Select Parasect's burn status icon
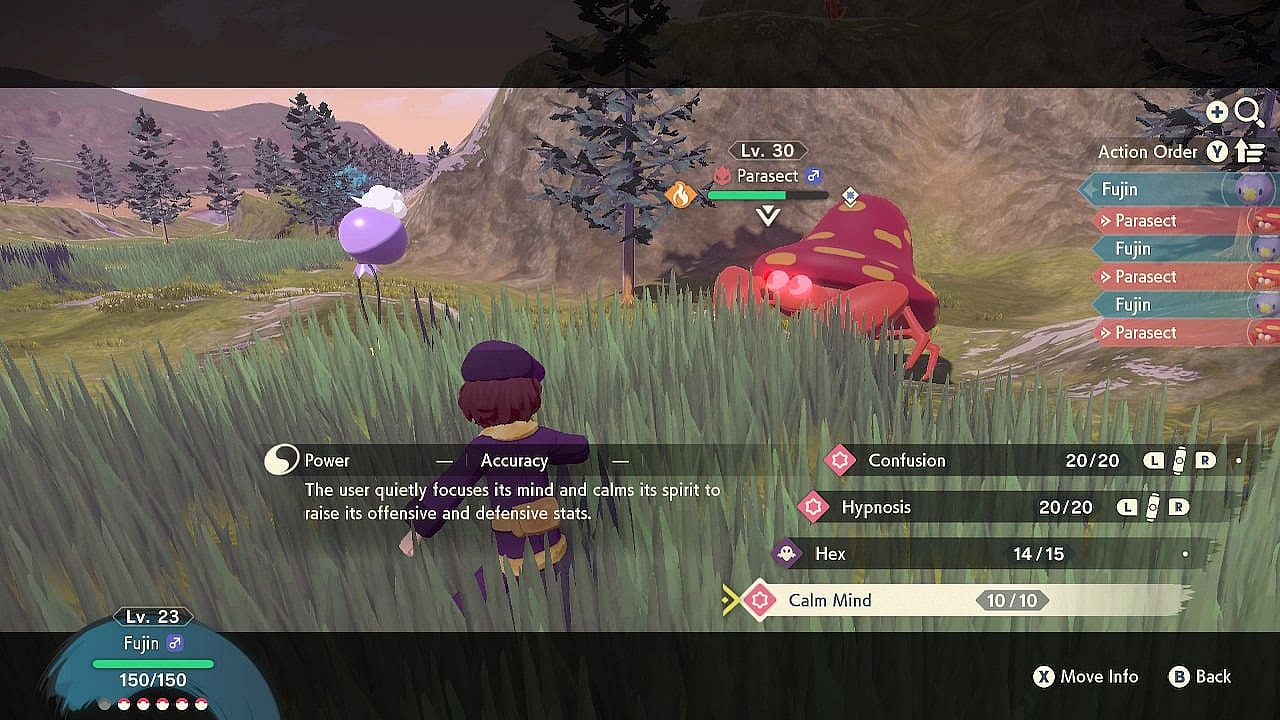Viewport: 1280px width, 720px height. [x=681, y=194]
